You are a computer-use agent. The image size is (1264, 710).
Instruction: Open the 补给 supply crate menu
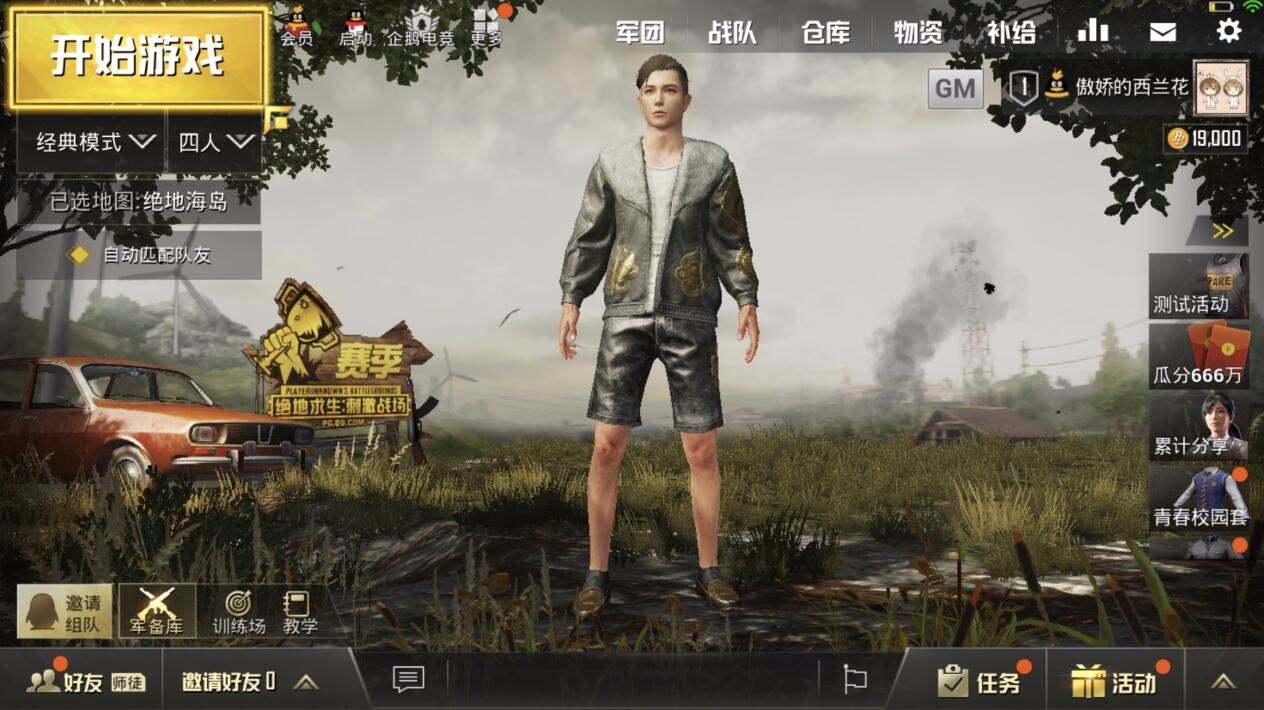point(1011,33)
